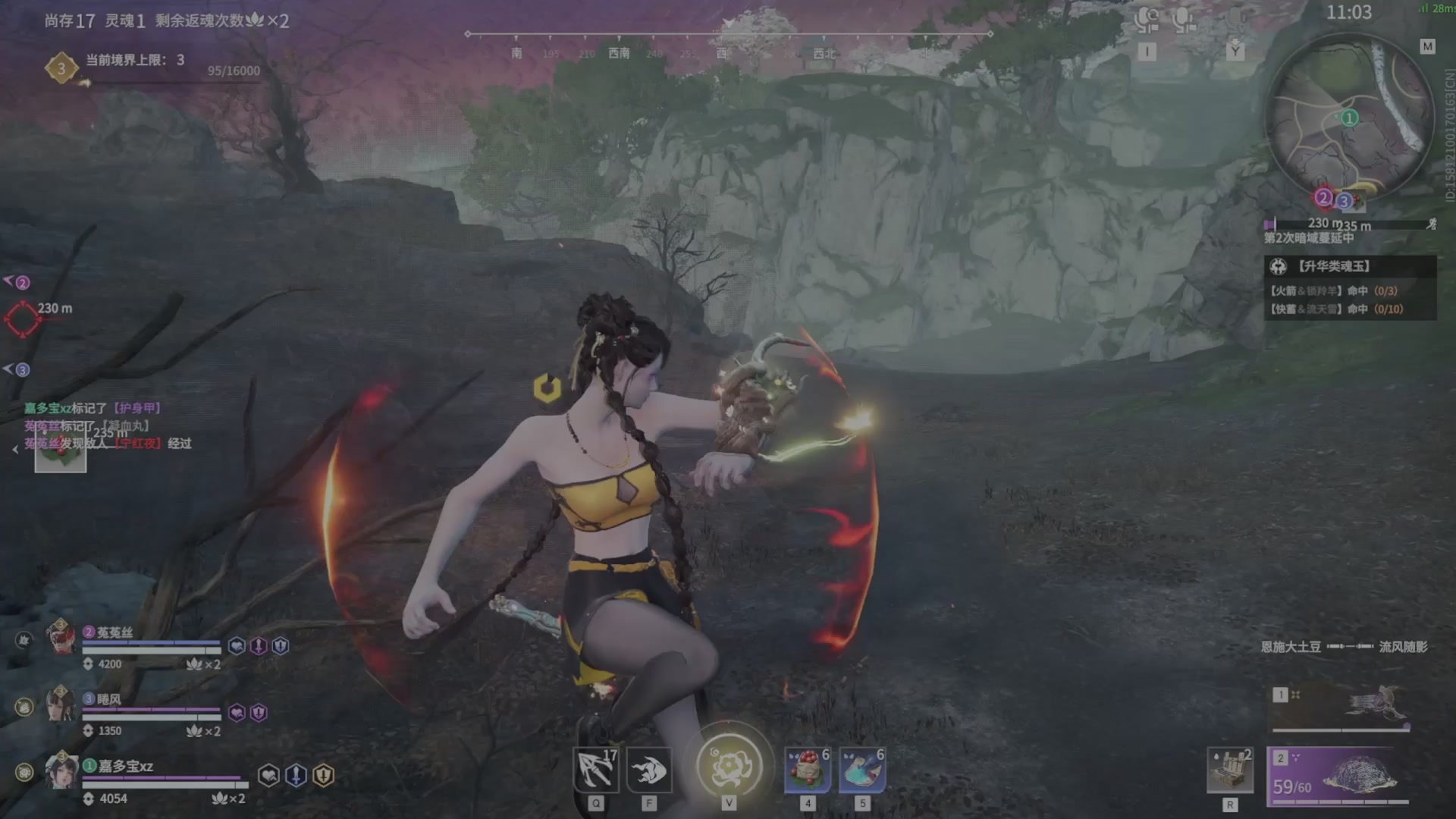This screenshot has height=819, width=1456.
Task: Select the repair kit item slot
Action: 1229,770
